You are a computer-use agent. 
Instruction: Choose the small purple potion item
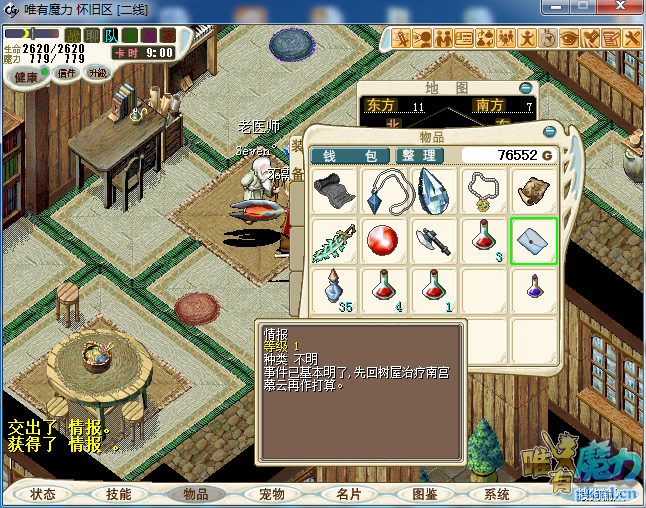pyautogui.click(x=533, y=290)
